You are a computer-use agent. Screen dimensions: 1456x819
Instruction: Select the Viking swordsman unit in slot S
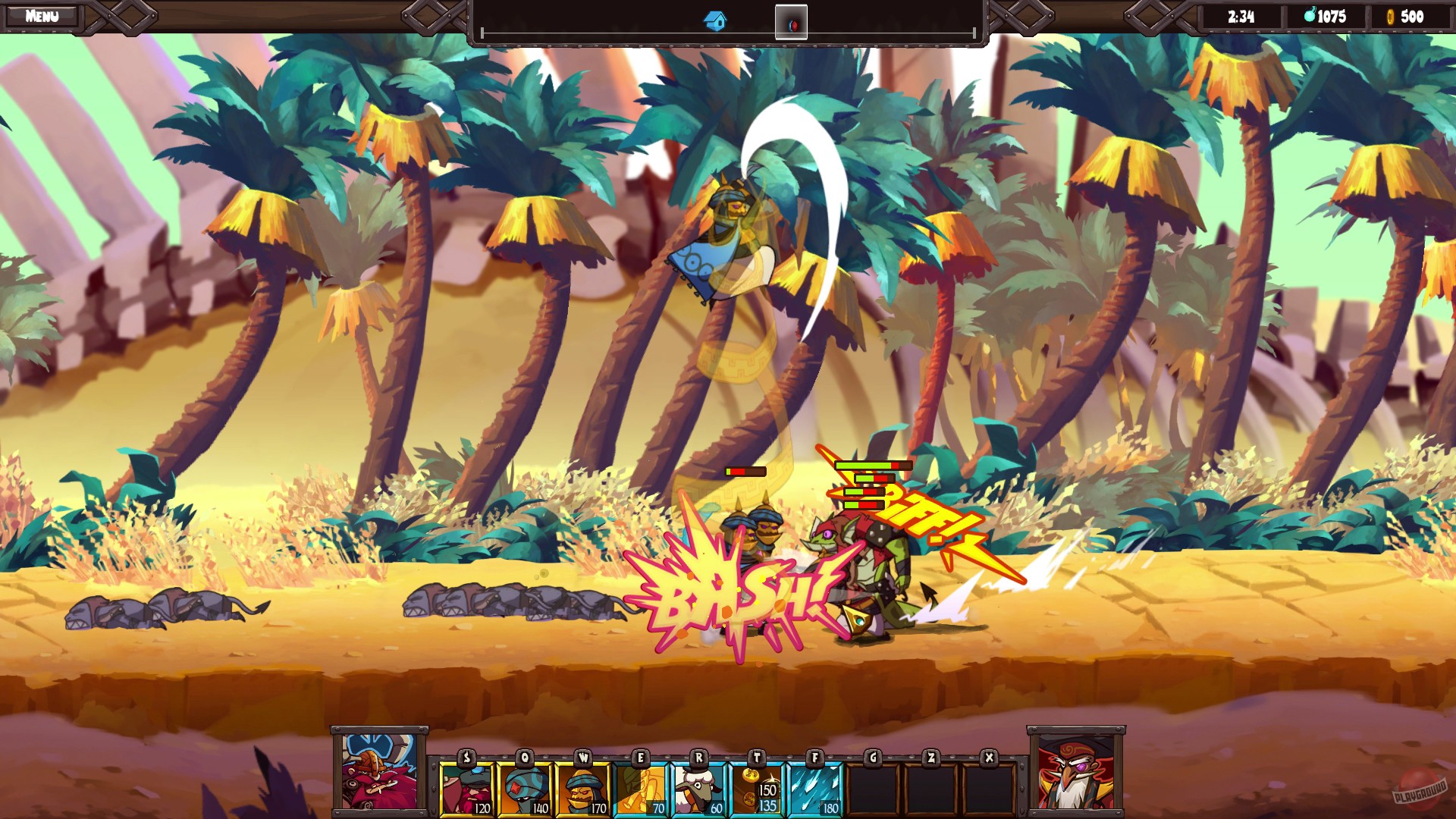pyautogui.click(x=467, y=787)
